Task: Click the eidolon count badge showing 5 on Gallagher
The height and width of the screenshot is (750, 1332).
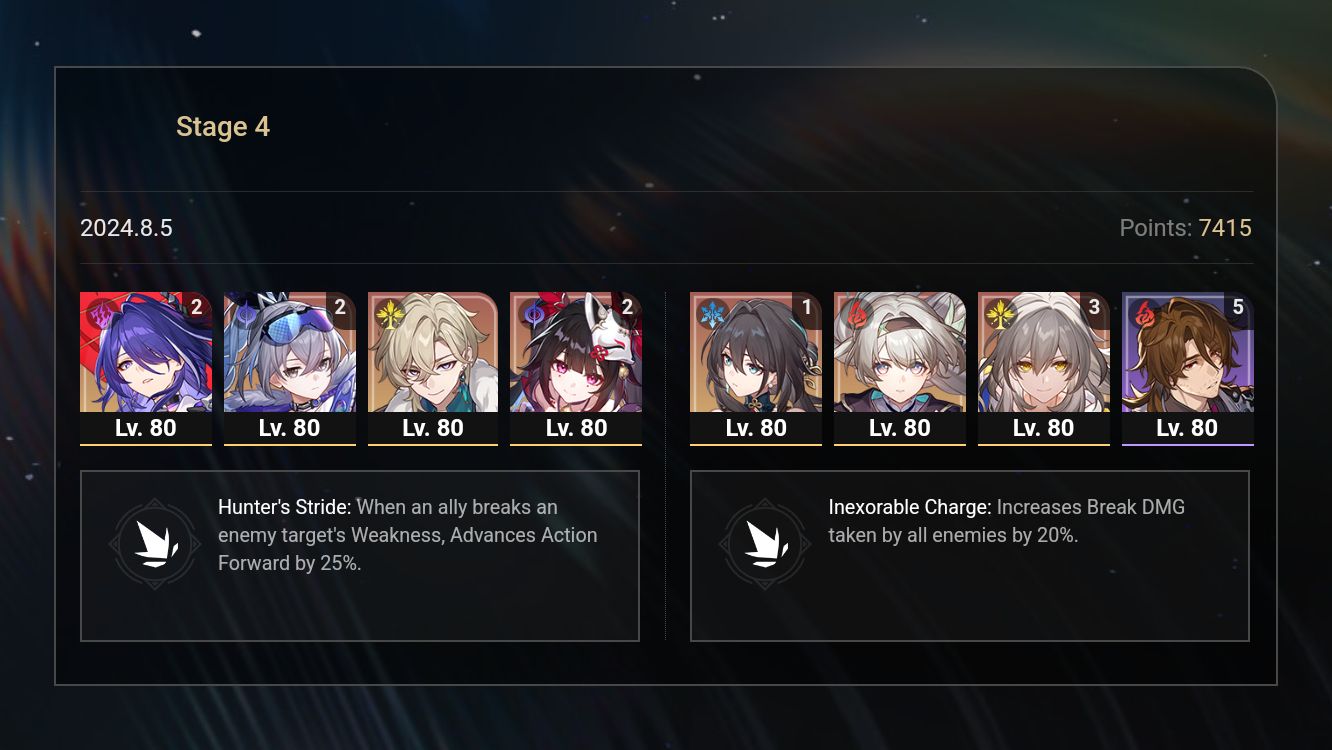Action: pyautogui.click(x=1240, y=307)
